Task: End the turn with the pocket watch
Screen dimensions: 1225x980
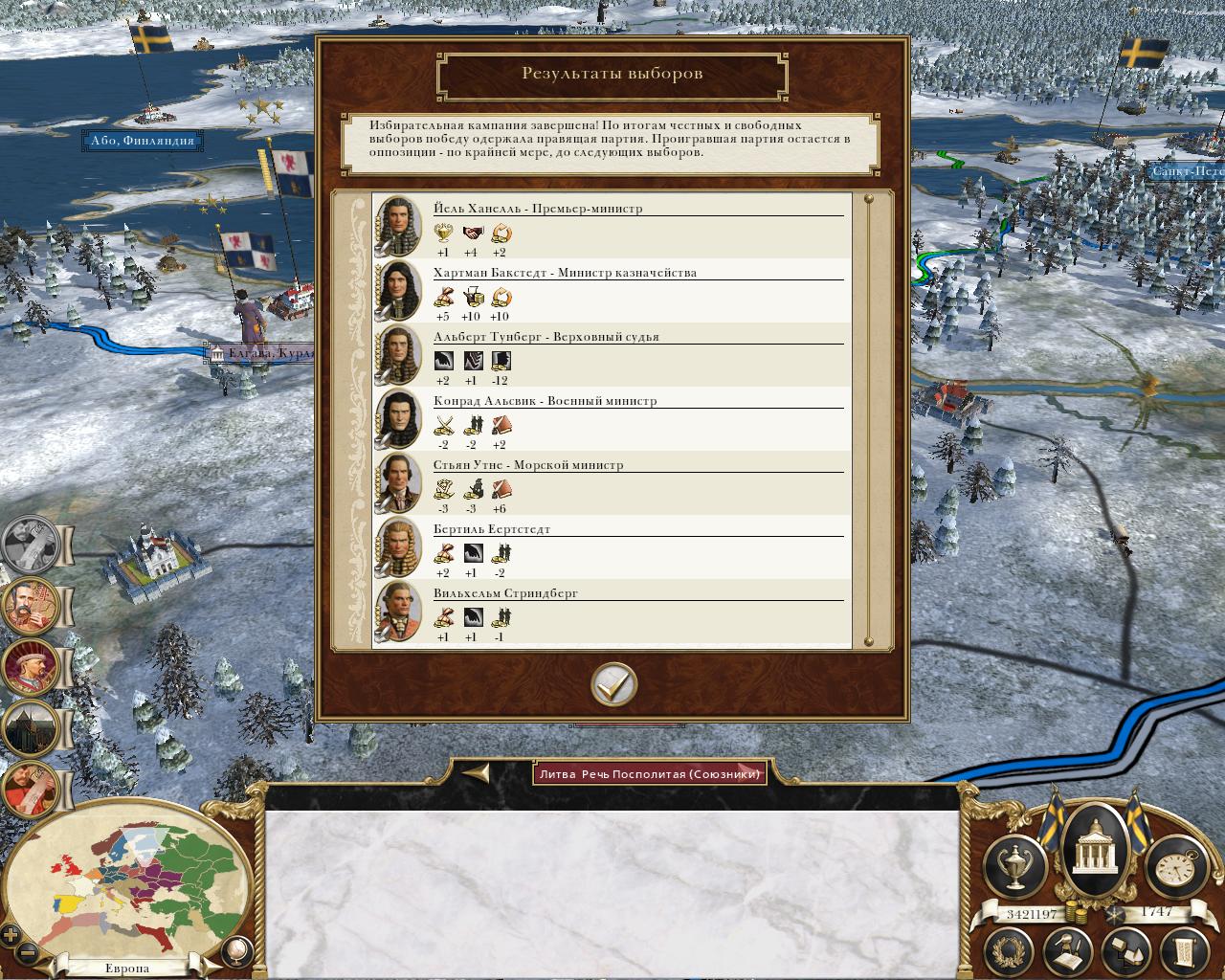Action: click(1172, 866)
